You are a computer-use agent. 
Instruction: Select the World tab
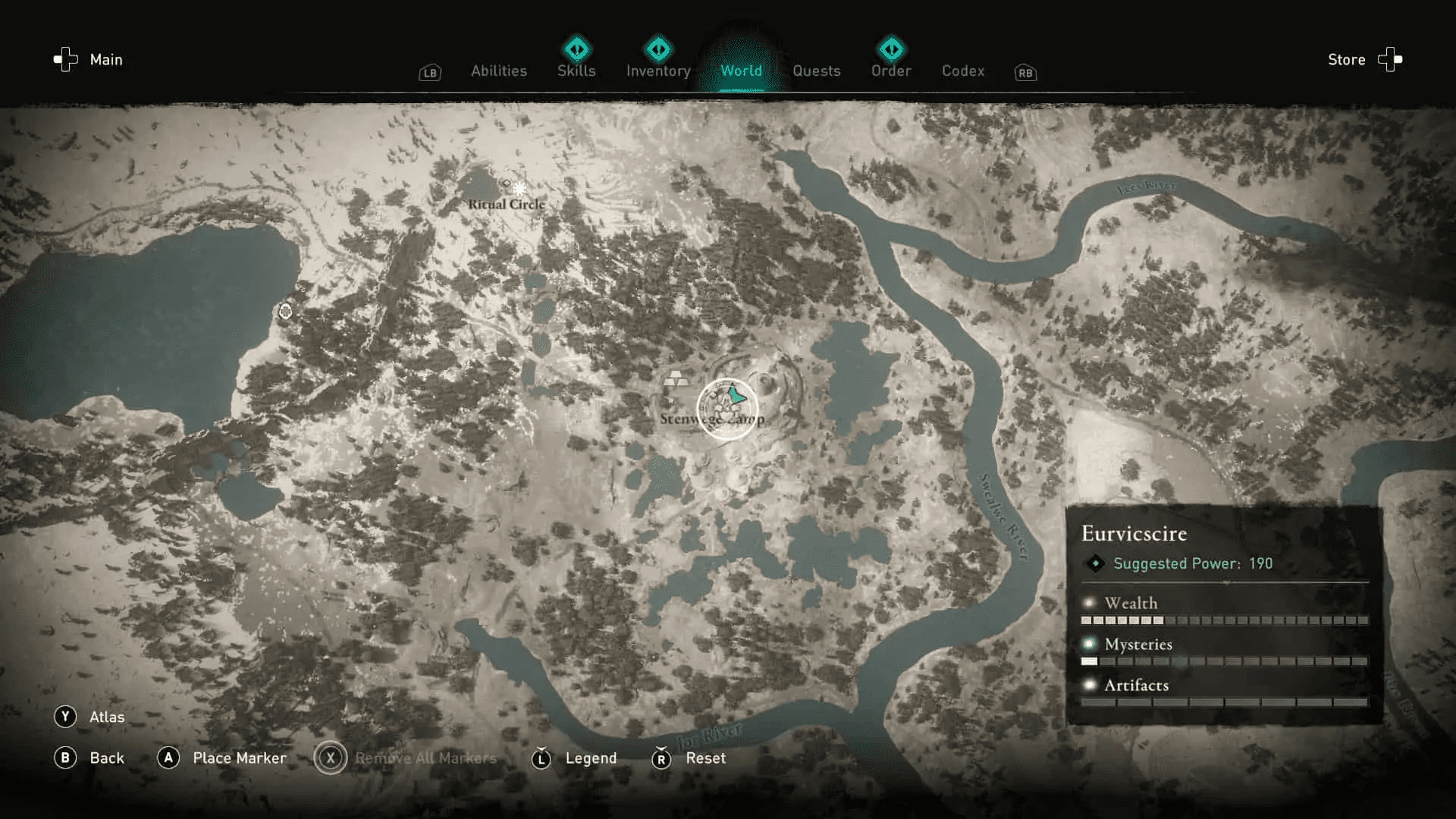point(741,71)
